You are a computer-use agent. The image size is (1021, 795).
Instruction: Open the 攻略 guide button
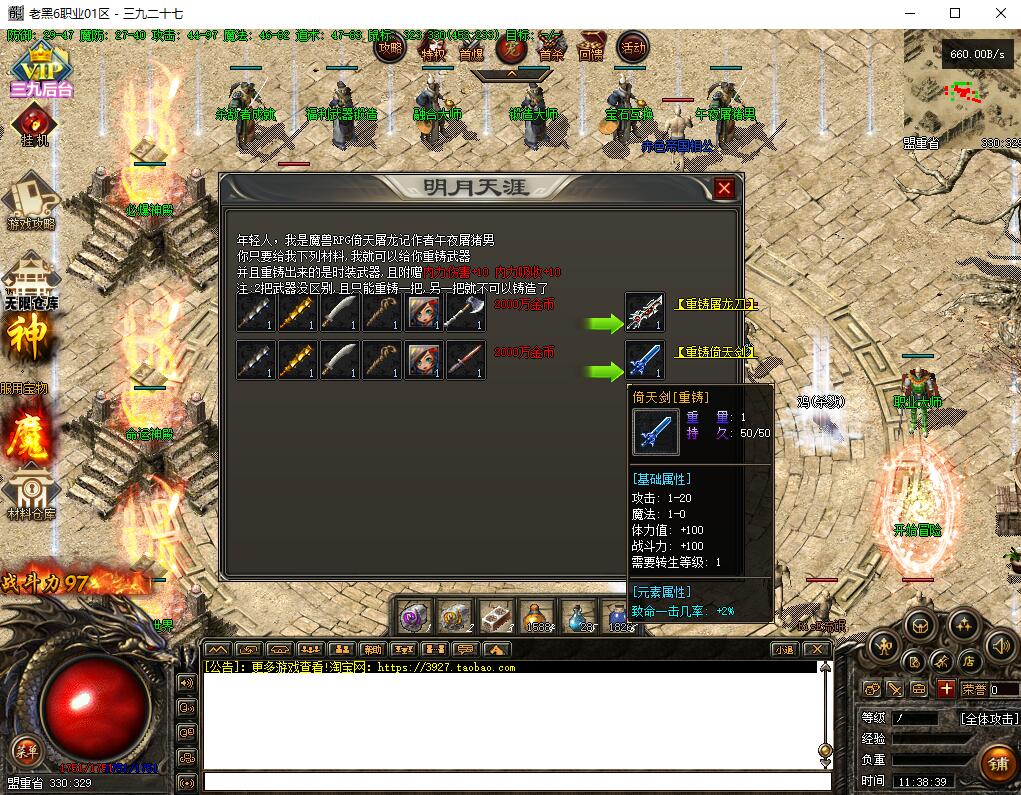pos(390,46)
